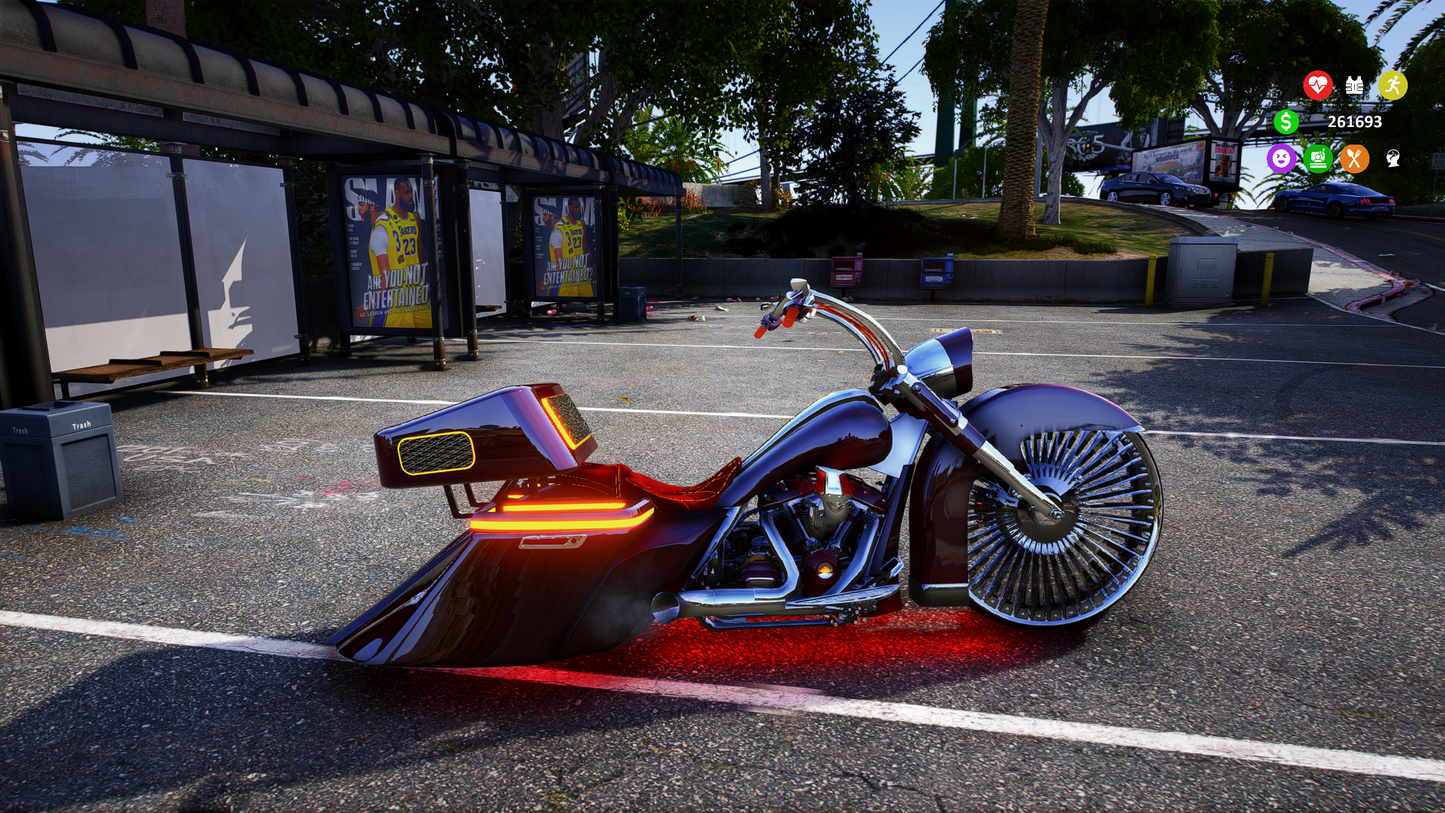Select the yellow stamina runner icon
This screenshot has width=1445, height=813.
(1395, 84)
